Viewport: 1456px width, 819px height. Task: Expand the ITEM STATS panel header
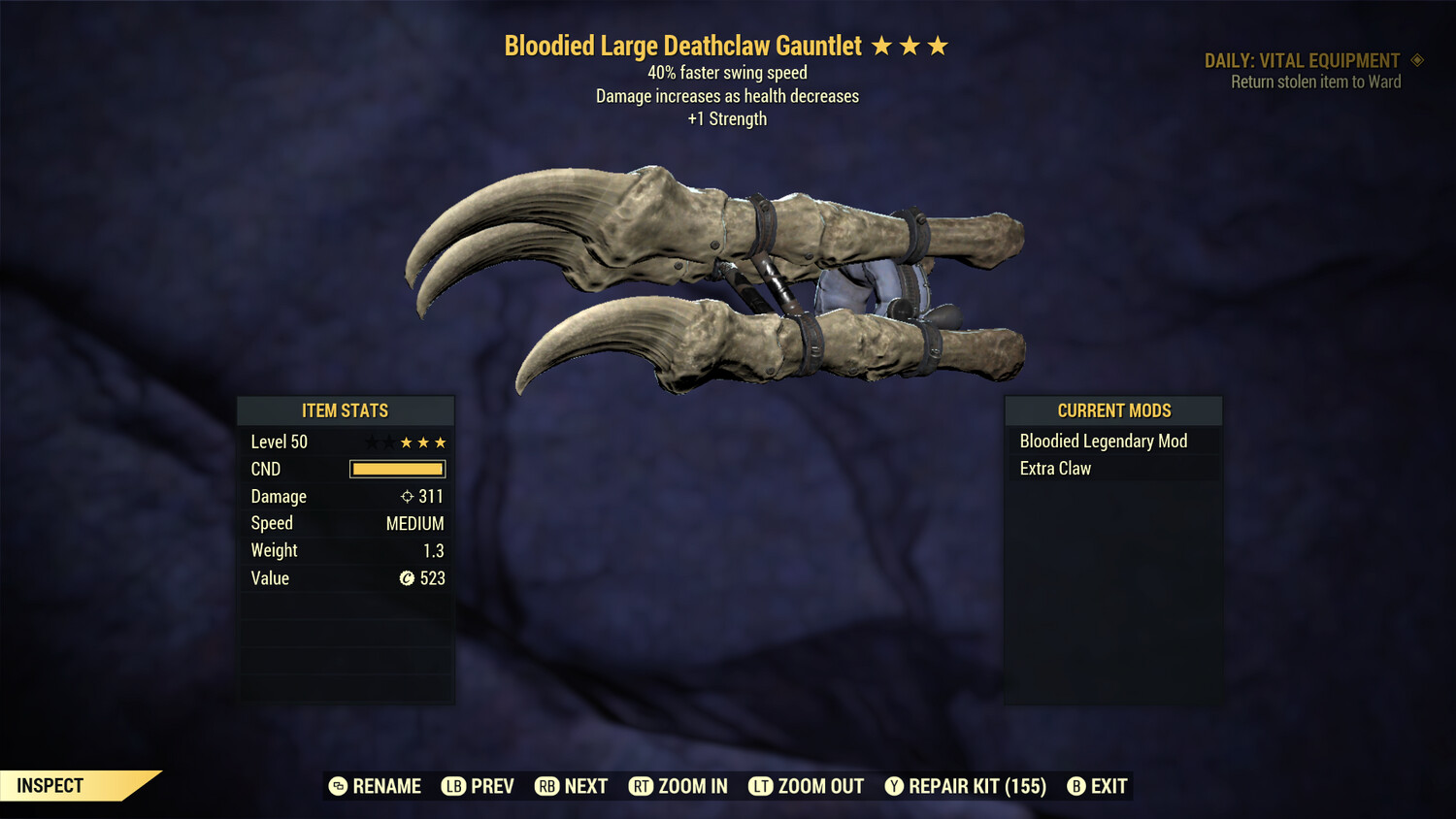346,410
